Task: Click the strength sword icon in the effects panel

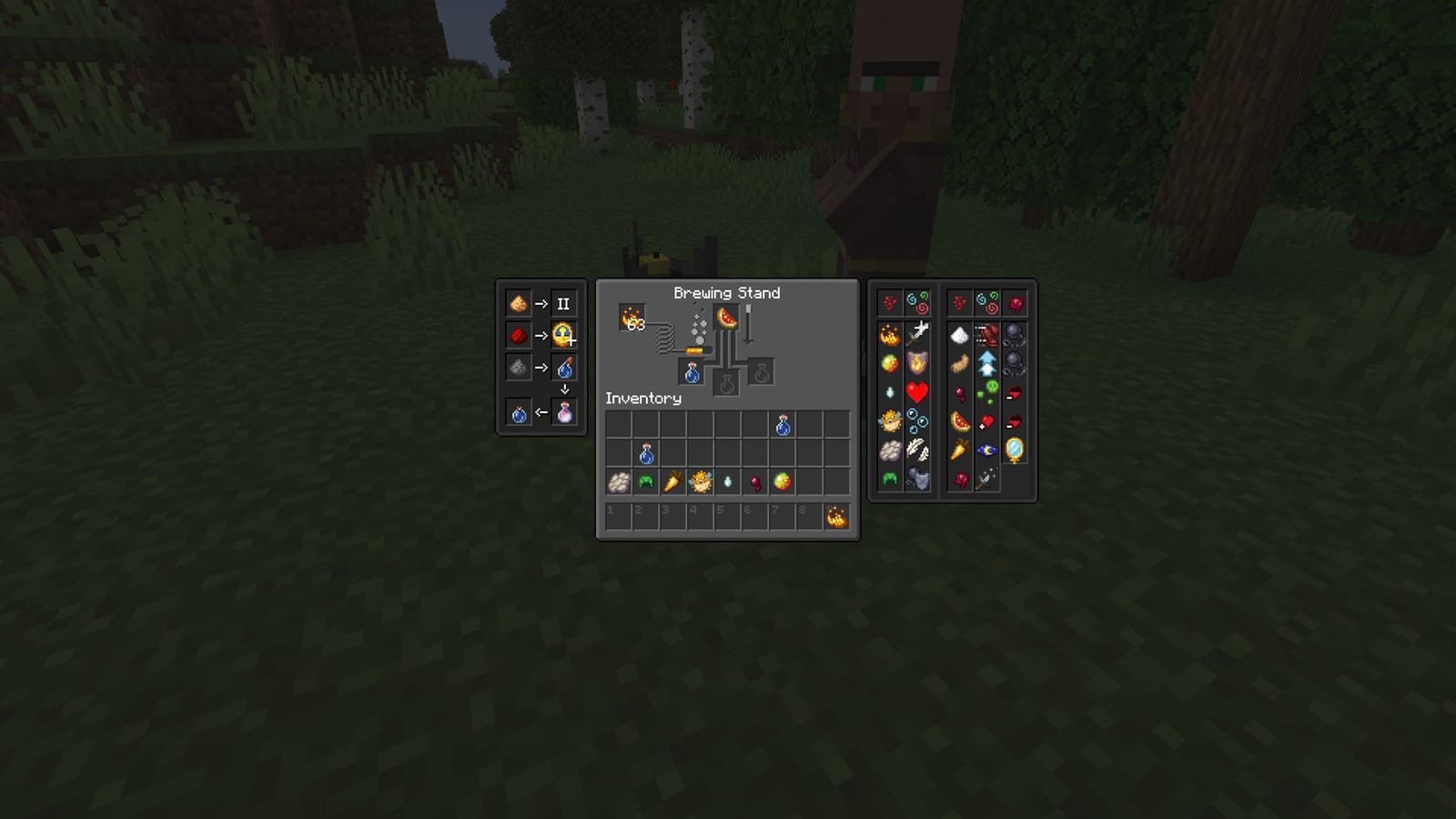Action: pos(917,333)
